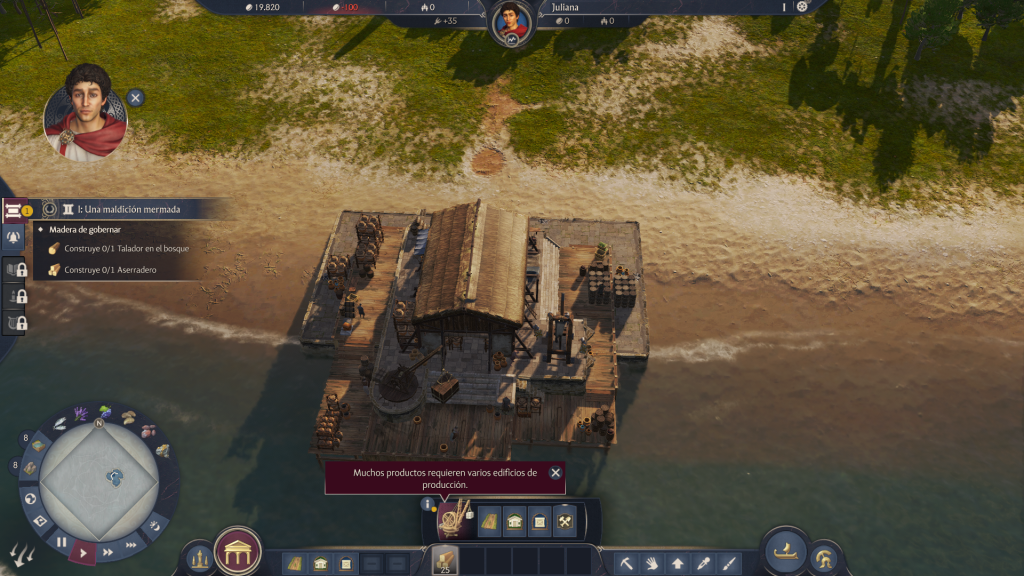Activate the upgrade arrow tool

click(x=678, y=563)
